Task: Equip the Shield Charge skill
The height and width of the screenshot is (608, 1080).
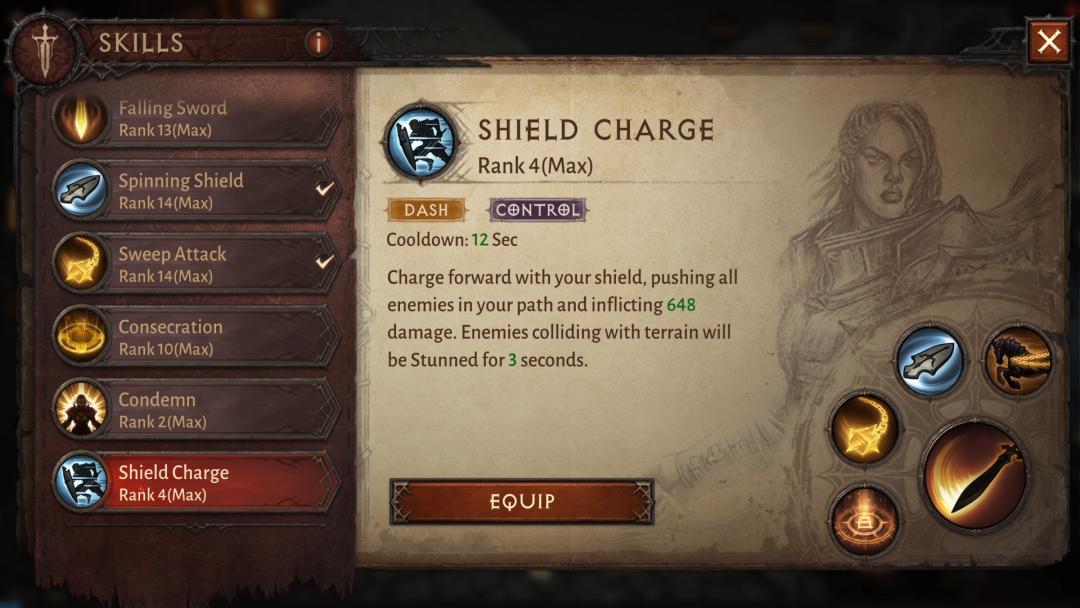Action: pos(522,501)
